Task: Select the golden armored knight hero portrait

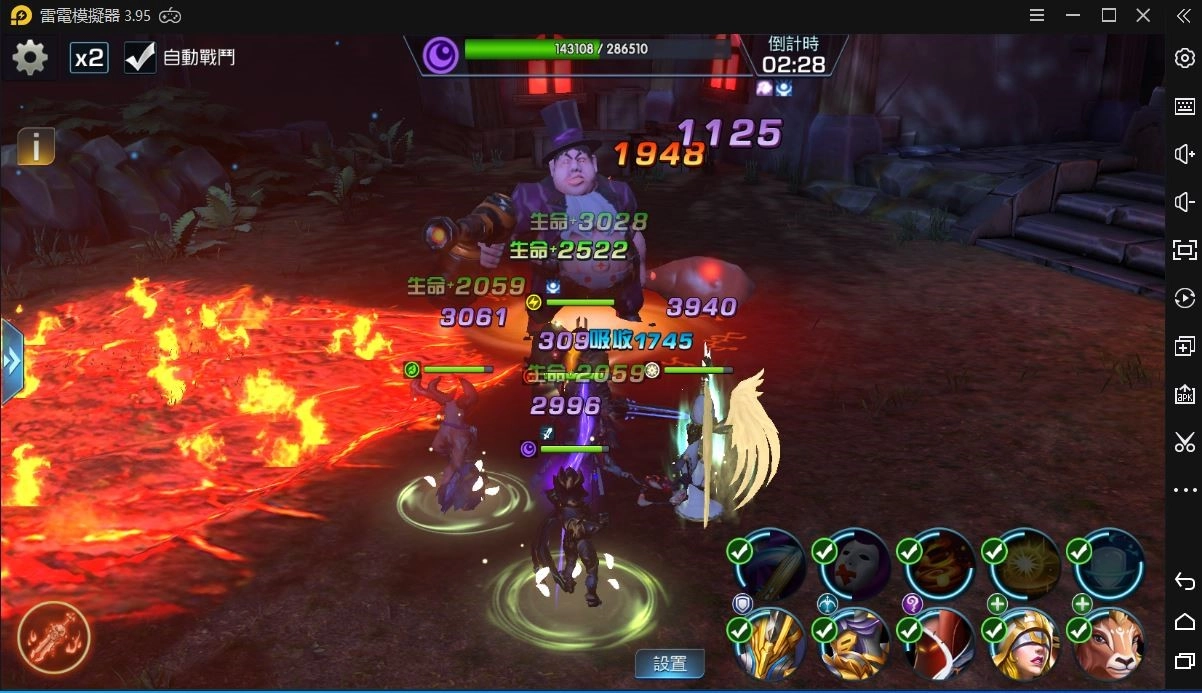Action: (x=771, y=643)
